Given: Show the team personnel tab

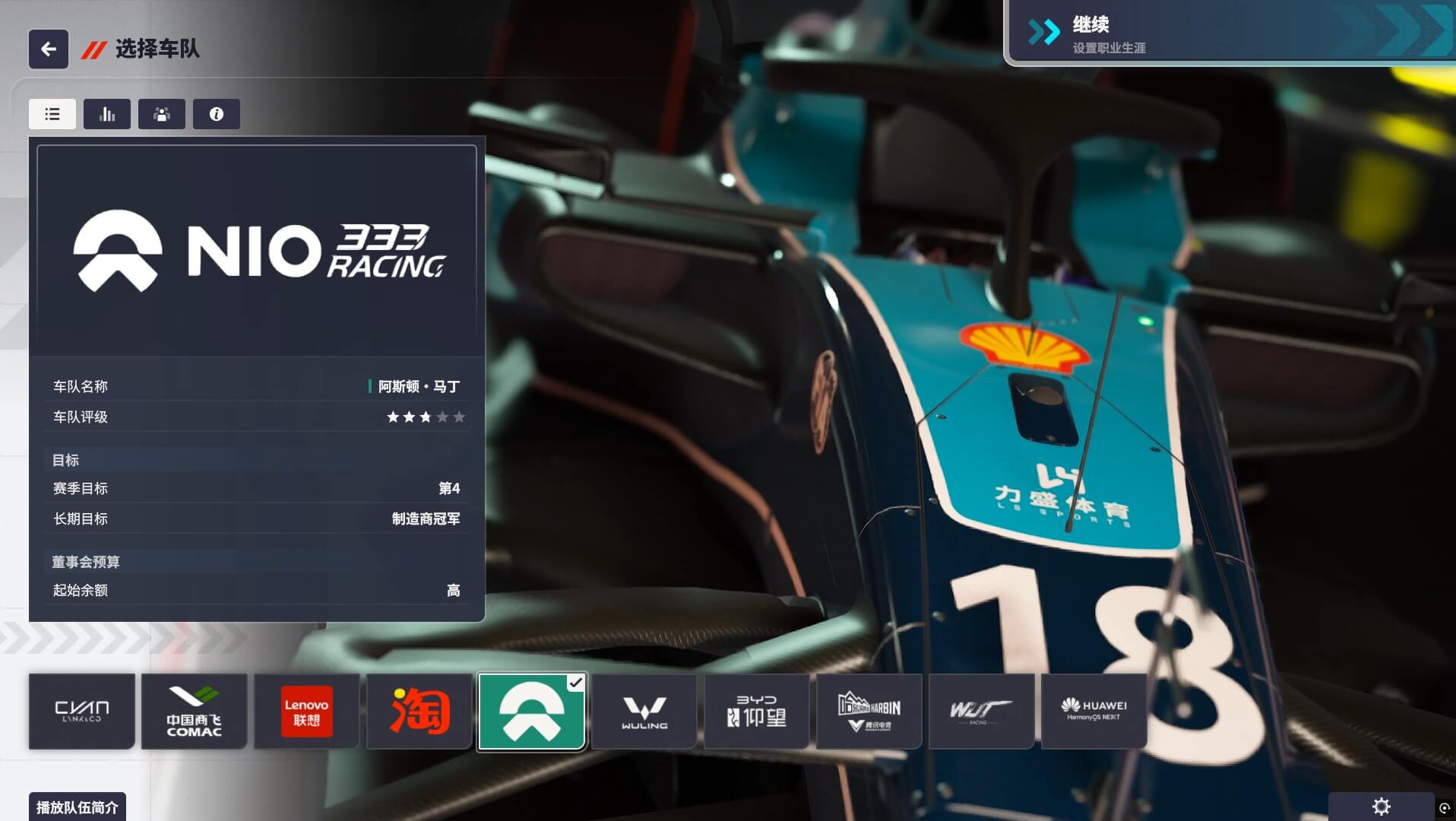Looking at the screenshot, I should 162,114.
